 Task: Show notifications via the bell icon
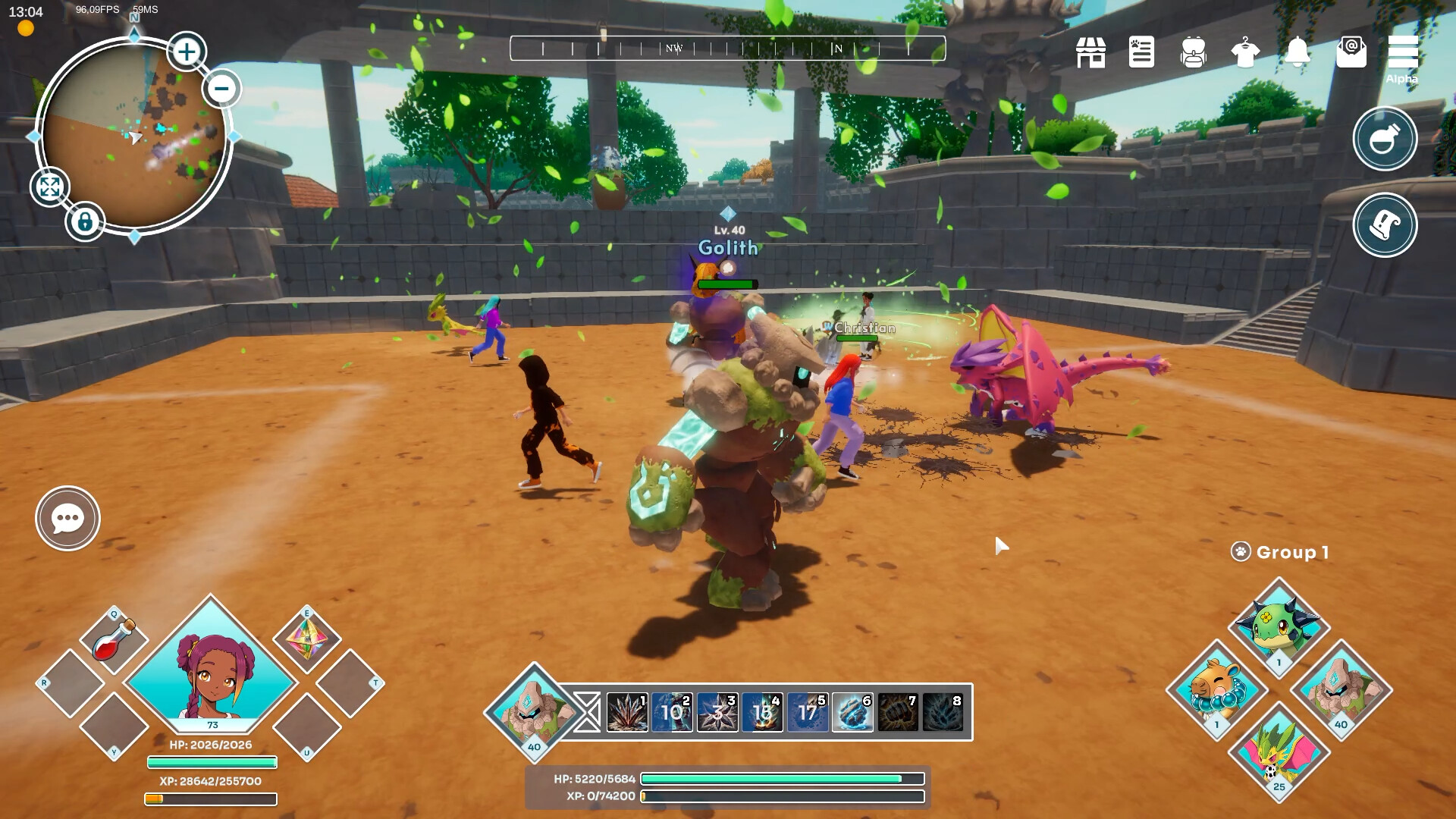1298,52
